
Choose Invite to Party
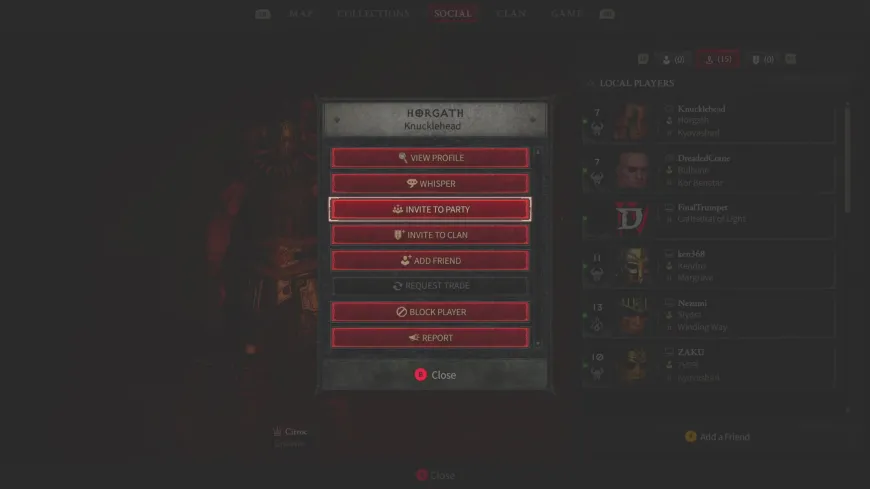tap(430, 210)
